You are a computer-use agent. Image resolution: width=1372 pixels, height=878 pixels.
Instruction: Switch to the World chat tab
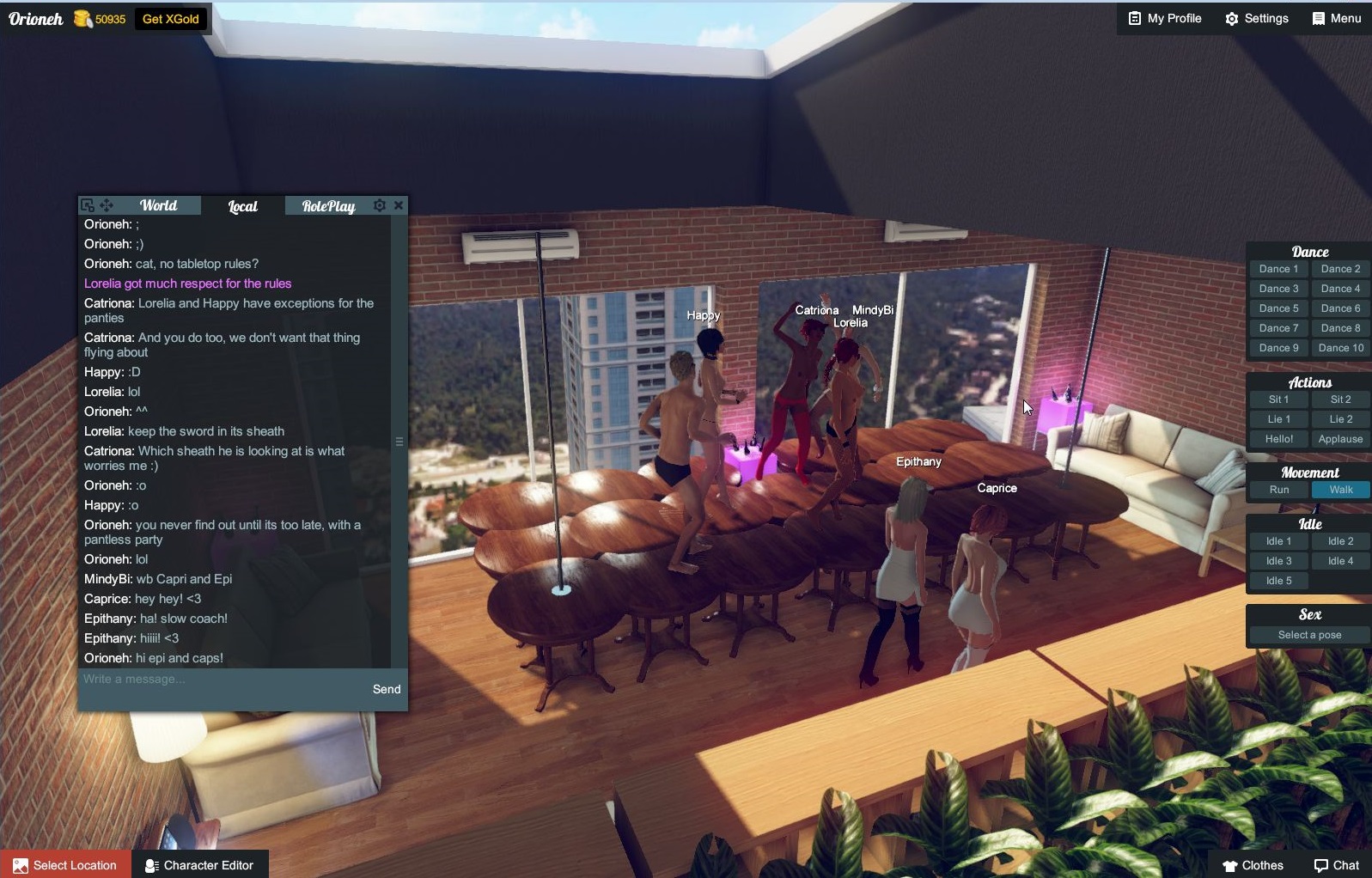click(x=158, y=205)
